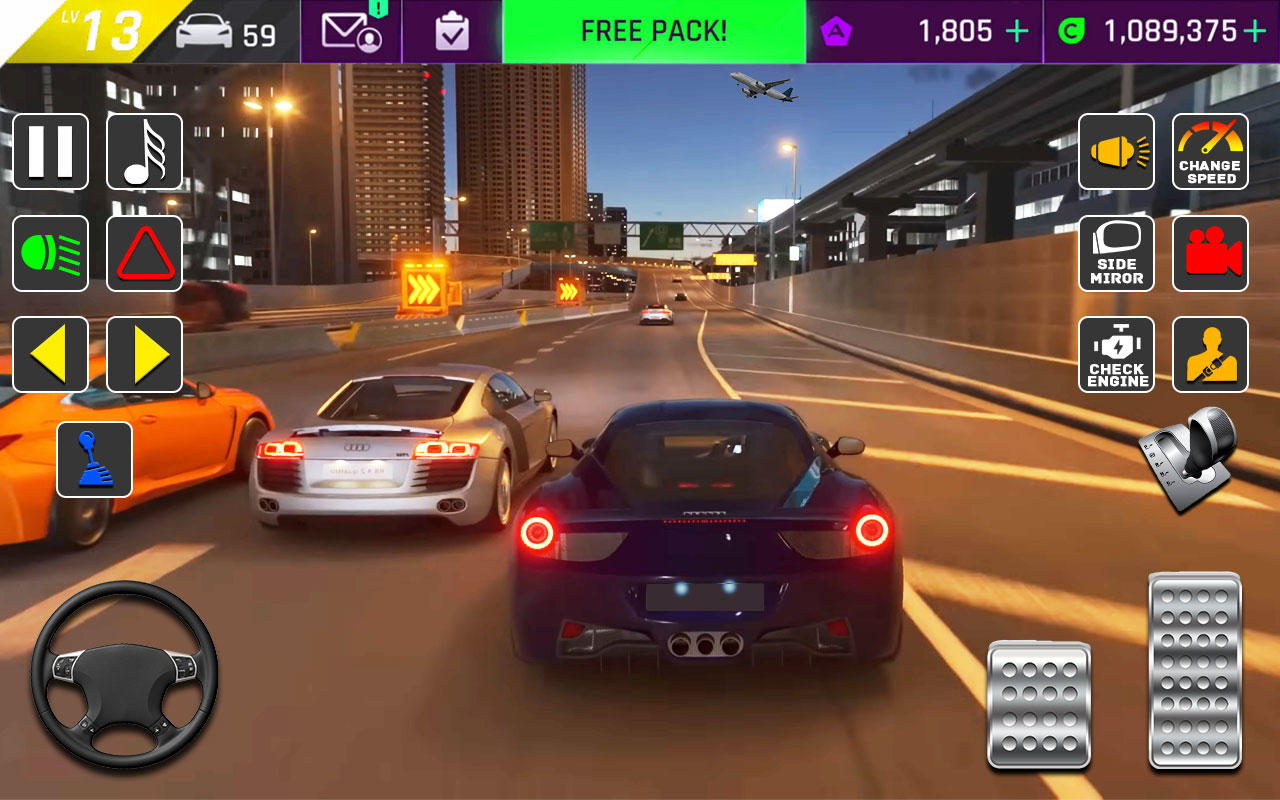Toggle the headlights
This screenshot has height=800, width=1280.
click(x=51, y=253)
